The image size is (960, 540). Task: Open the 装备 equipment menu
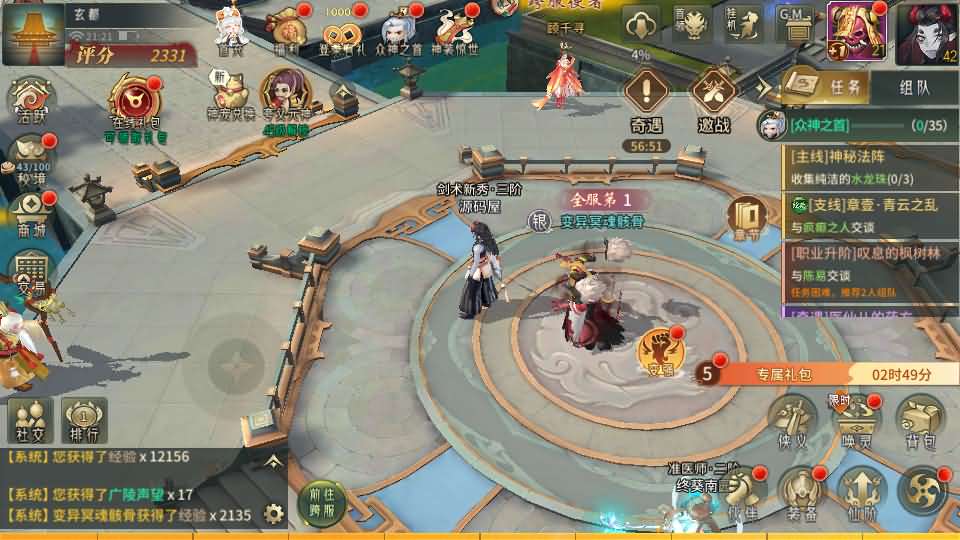click(802, 492)
